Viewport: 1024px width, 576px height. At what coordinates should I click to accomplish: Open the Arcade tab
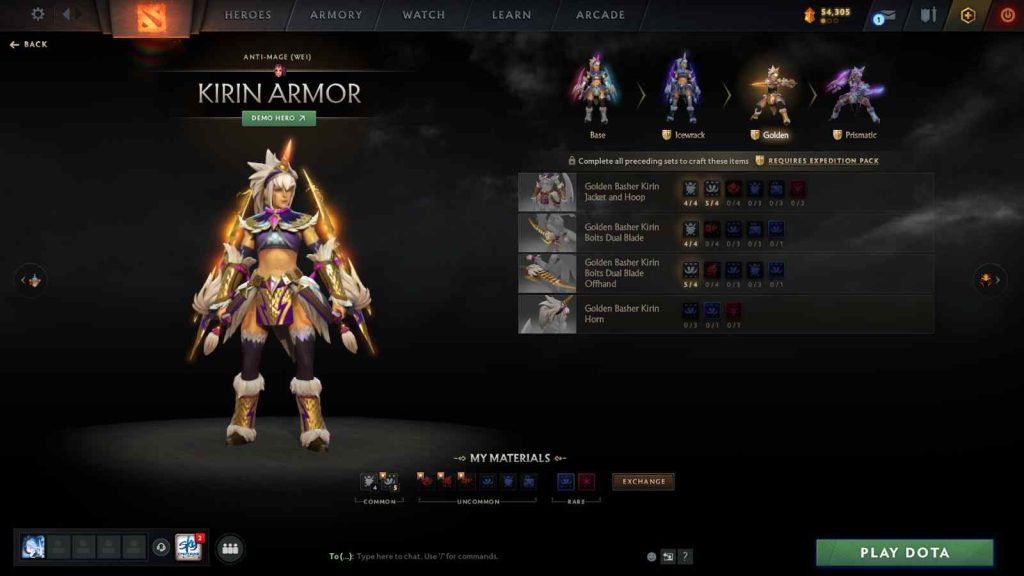pyautogui.click(x=600, y=15)
